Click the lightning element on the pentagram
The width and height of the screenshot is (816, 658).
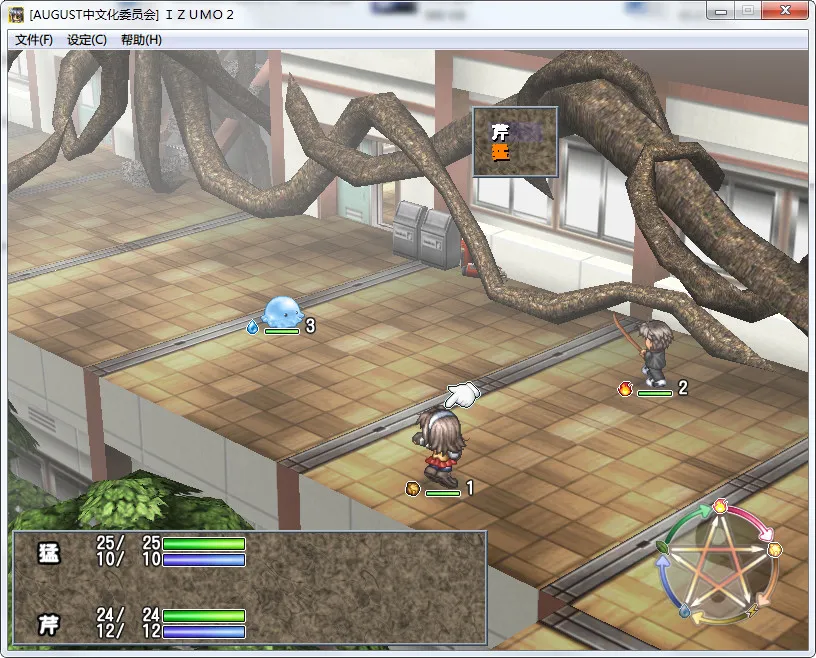[752, 610]
